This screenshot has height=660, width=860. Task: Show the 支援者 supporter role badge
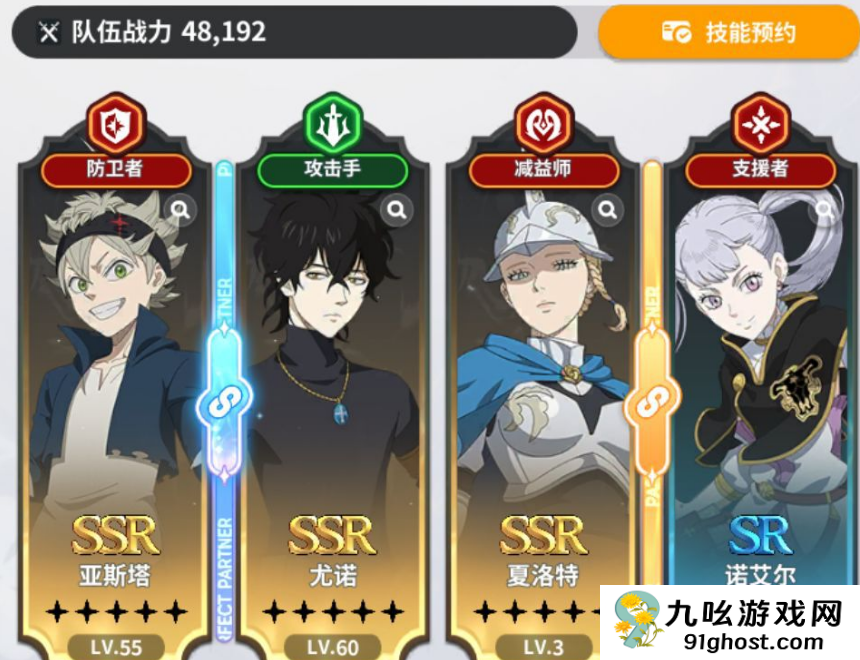(x=760, y=168)
